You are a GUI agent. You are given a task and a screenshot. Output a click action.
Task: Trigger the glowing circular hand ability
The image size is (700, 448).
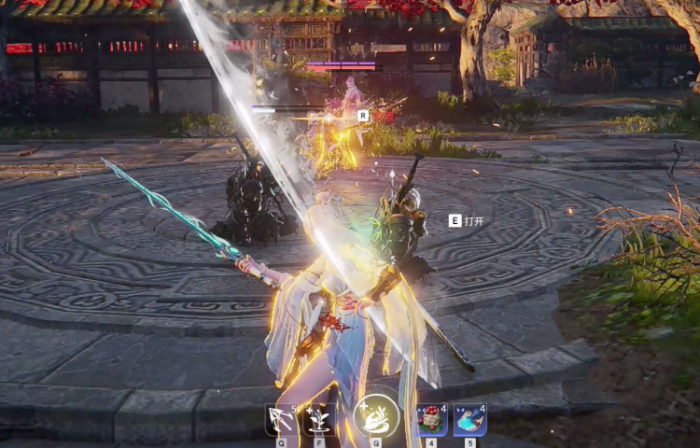click(375, 417)
